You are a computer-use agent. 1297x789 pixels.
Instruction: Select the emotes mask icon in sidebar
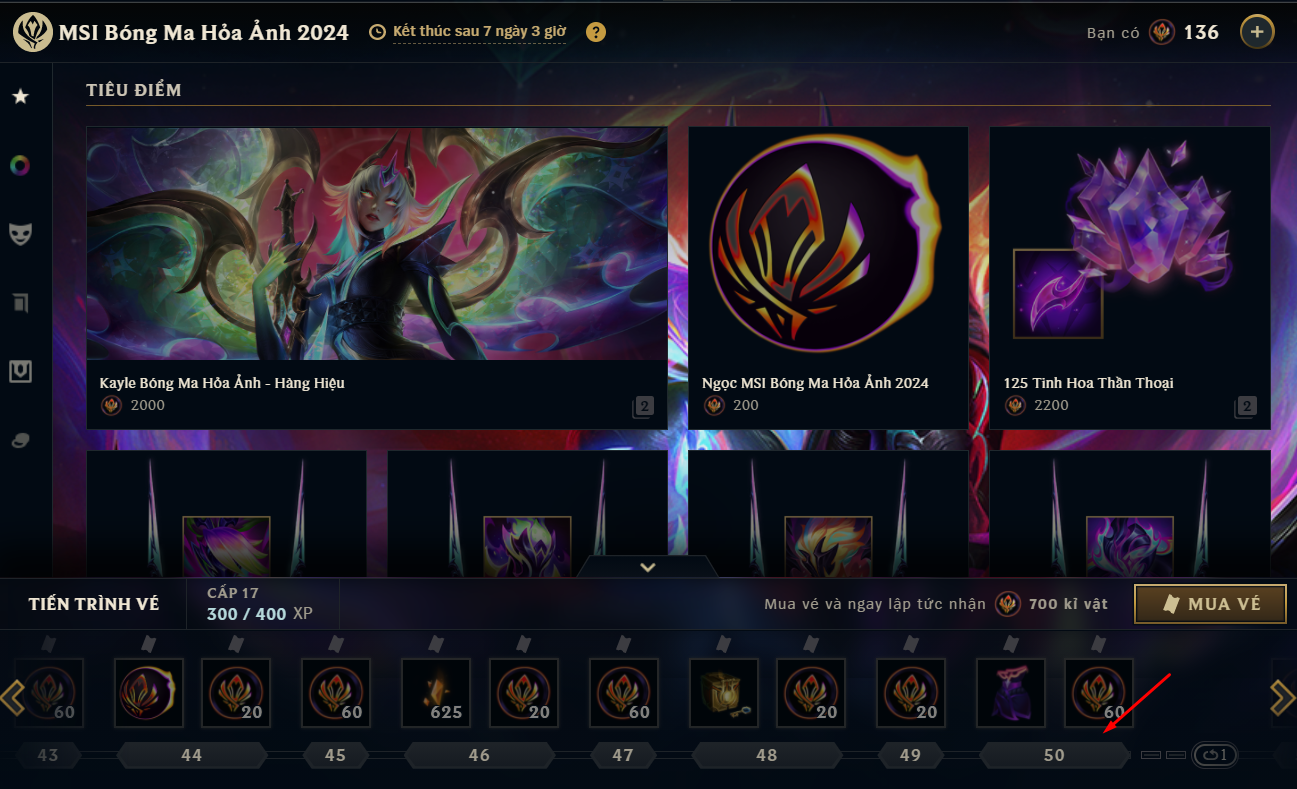coord(21,233)
